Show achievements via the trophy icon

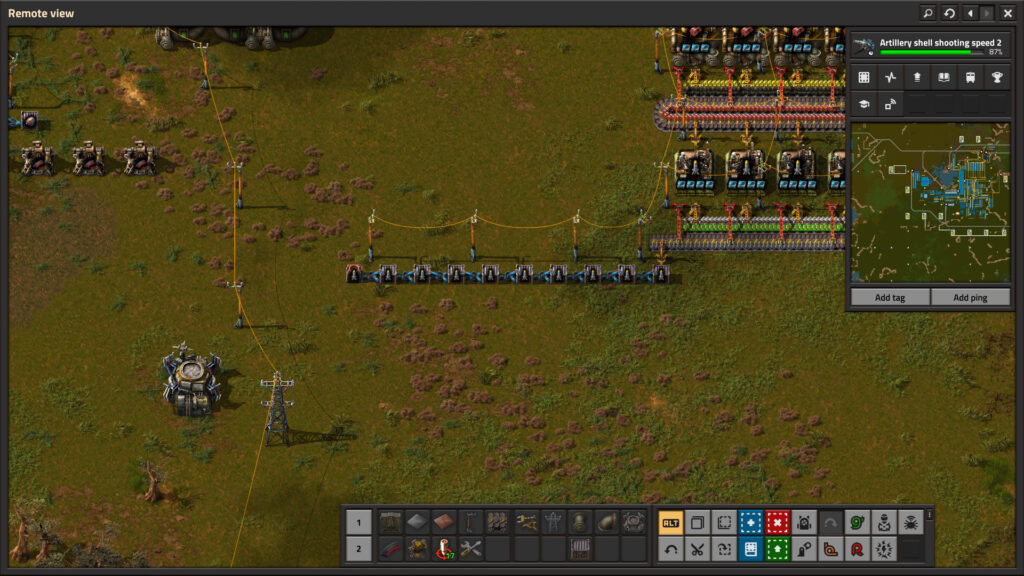point(996,77)
